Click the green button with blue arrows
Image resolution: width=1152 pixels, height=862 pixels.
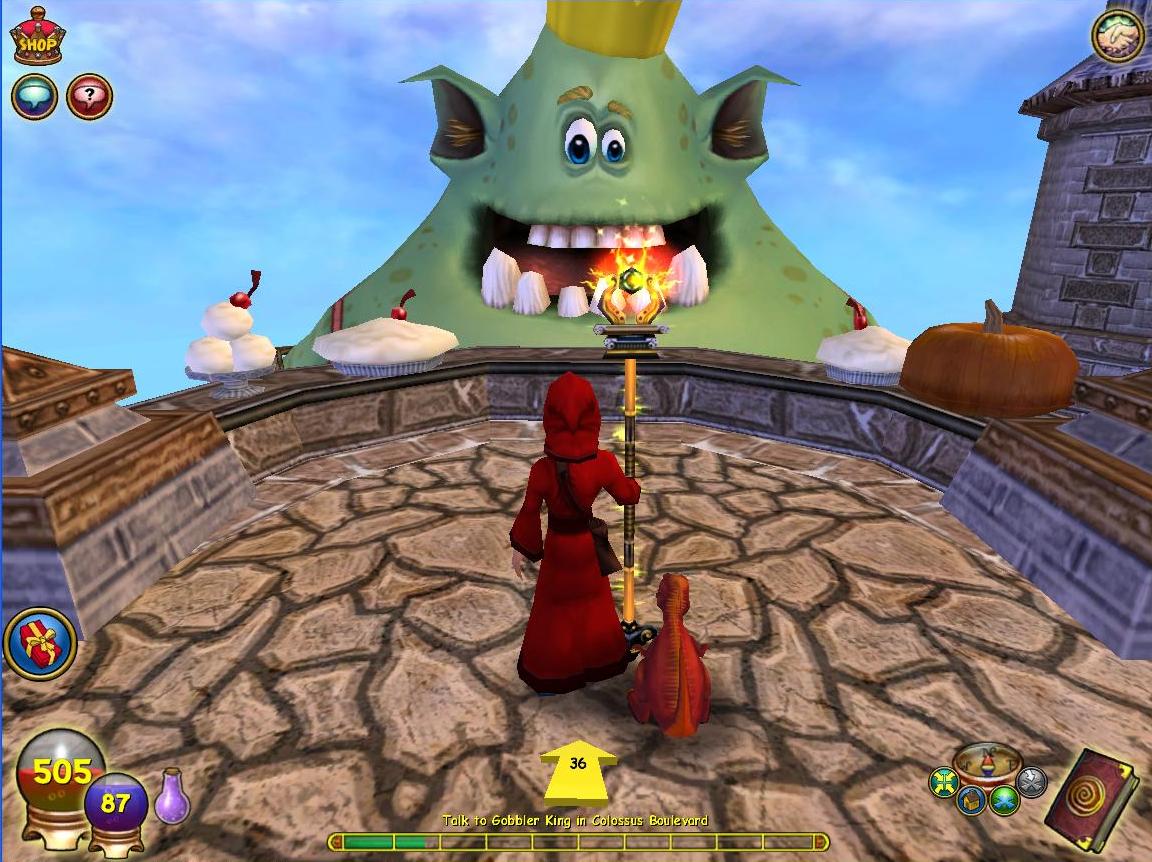(x=1004, y=800)
